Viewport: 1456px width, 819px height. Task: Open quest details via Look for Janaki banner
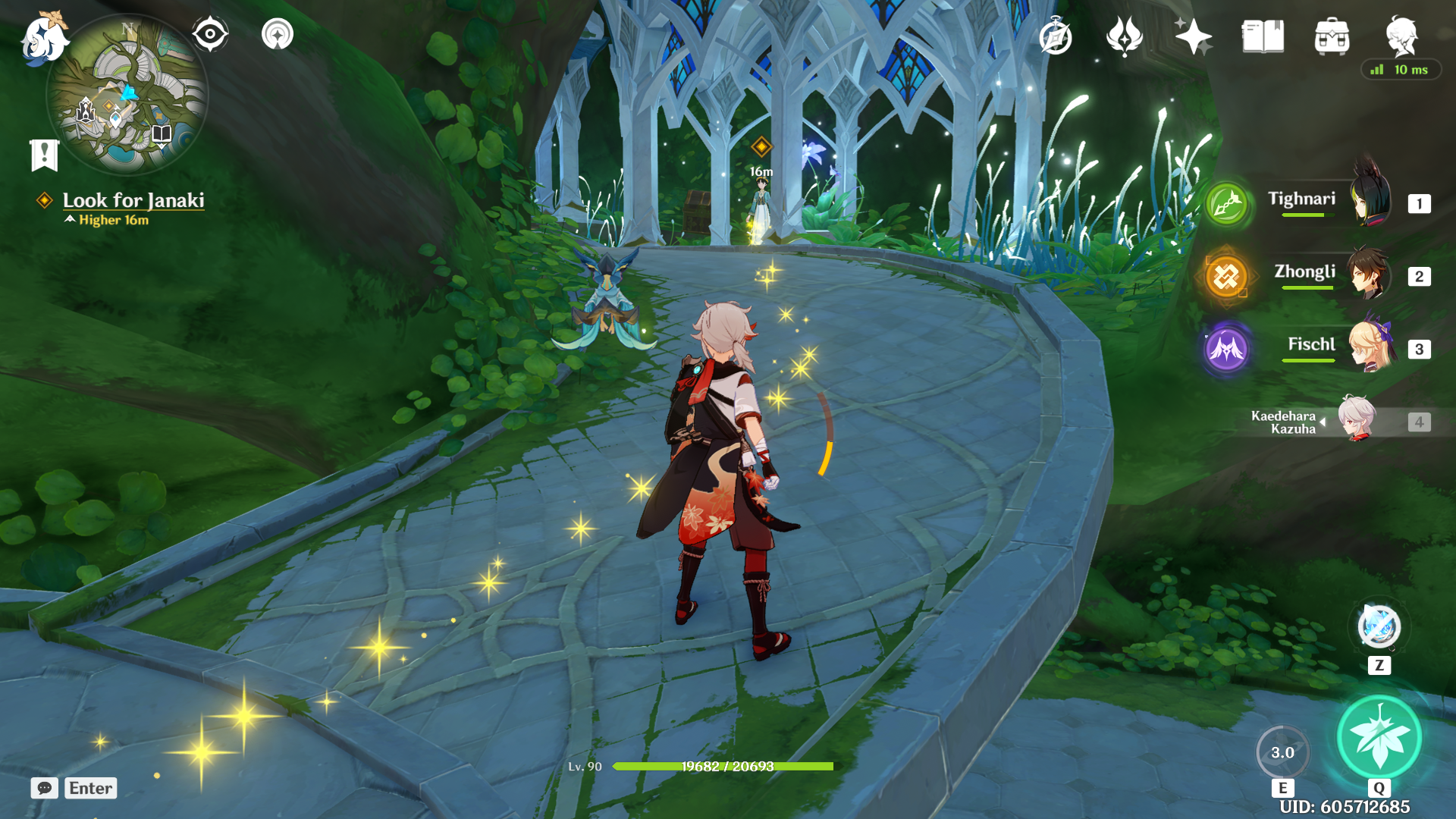tap(135, 201)
